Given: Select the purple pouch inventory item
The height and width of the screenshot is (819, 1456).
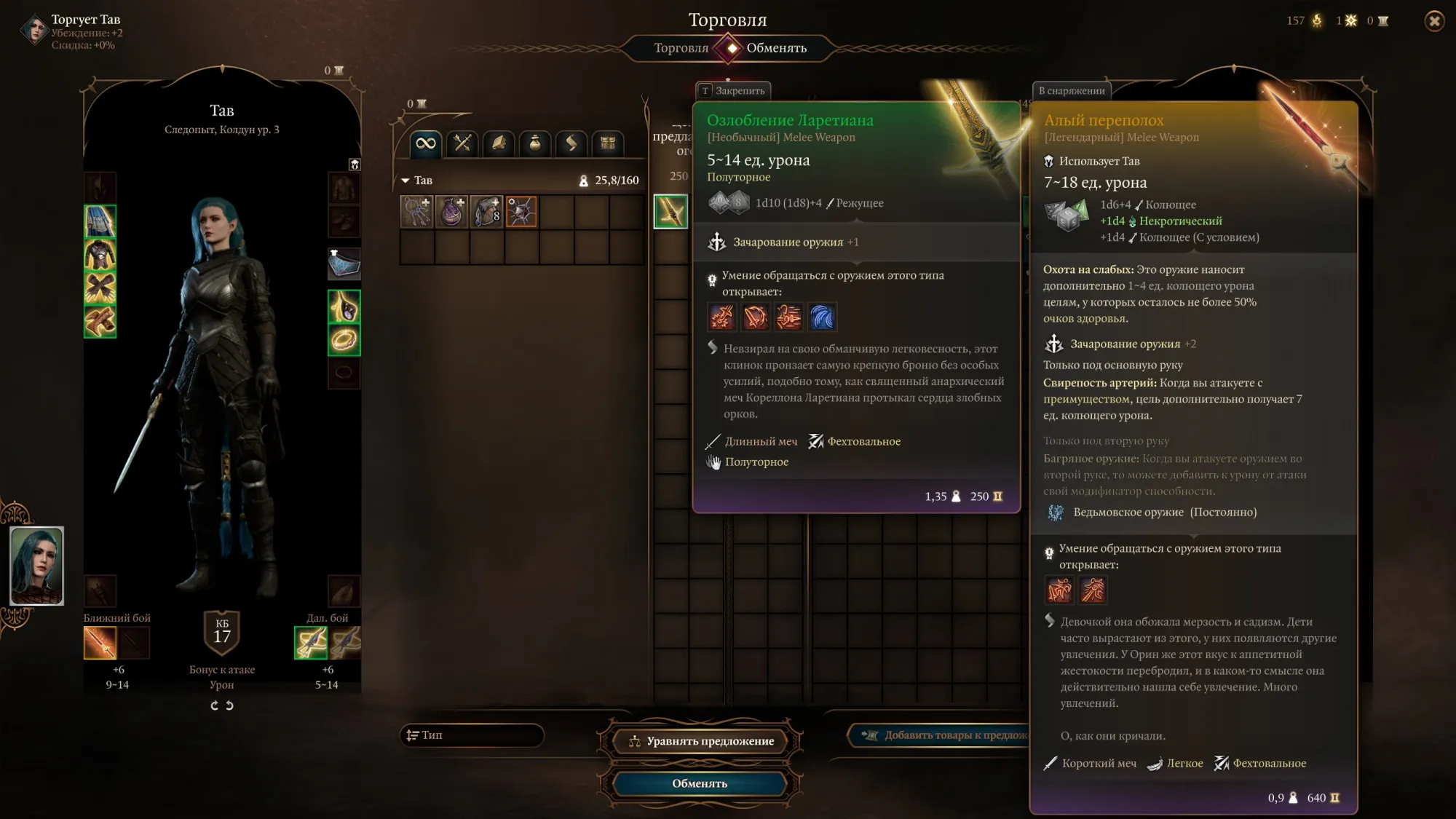Looking at the screenshot, I should coord(451,212).
